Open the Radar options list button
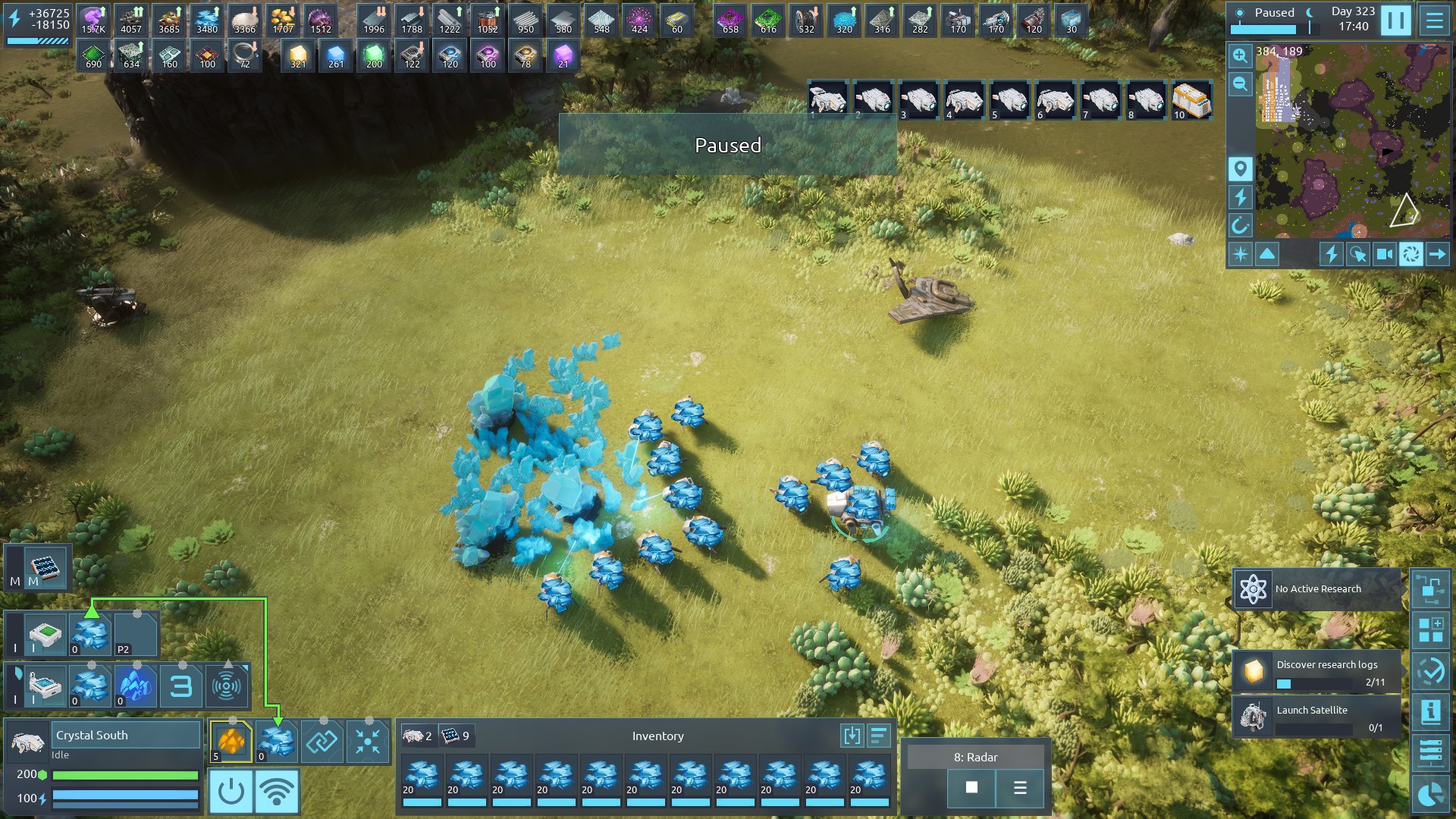The width and height of the screenshot is (1456, 819). pyautogui.click(x=1020, y=788)
